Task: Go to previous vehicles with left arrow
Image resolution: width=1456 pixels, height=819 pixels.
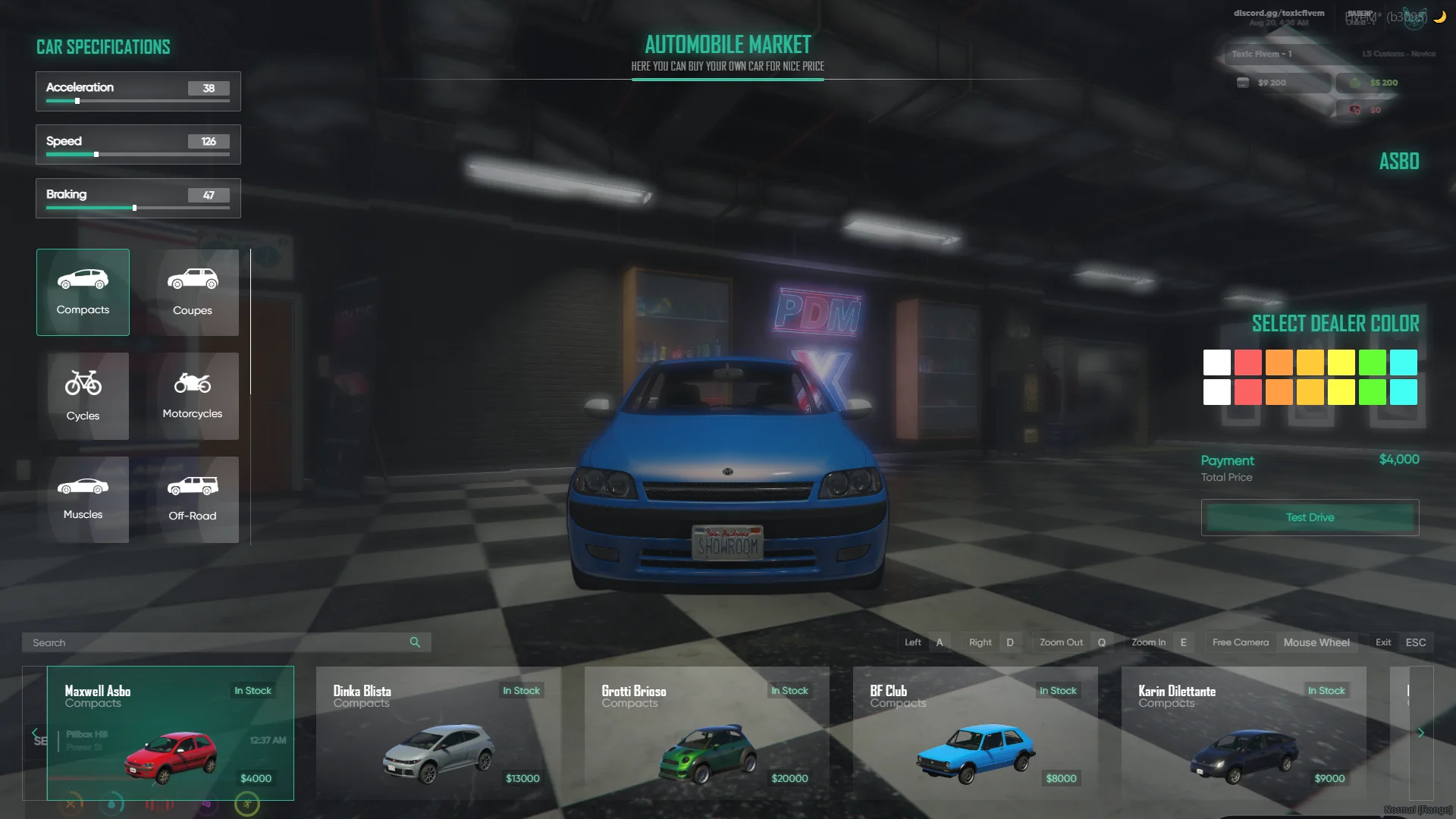Action: (34, 733)
